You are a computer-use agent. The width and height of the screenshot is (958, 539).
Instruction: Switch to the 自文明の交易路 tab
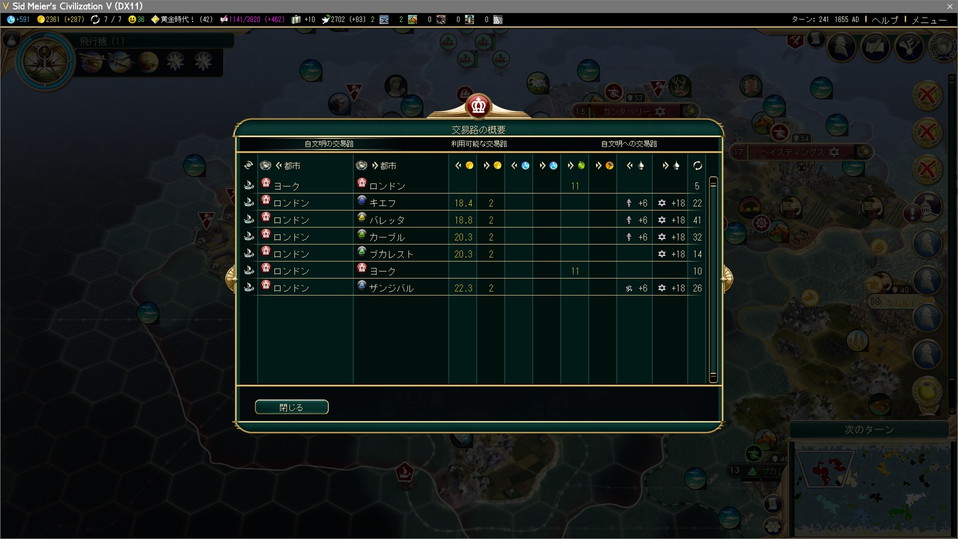click(329, 144)
